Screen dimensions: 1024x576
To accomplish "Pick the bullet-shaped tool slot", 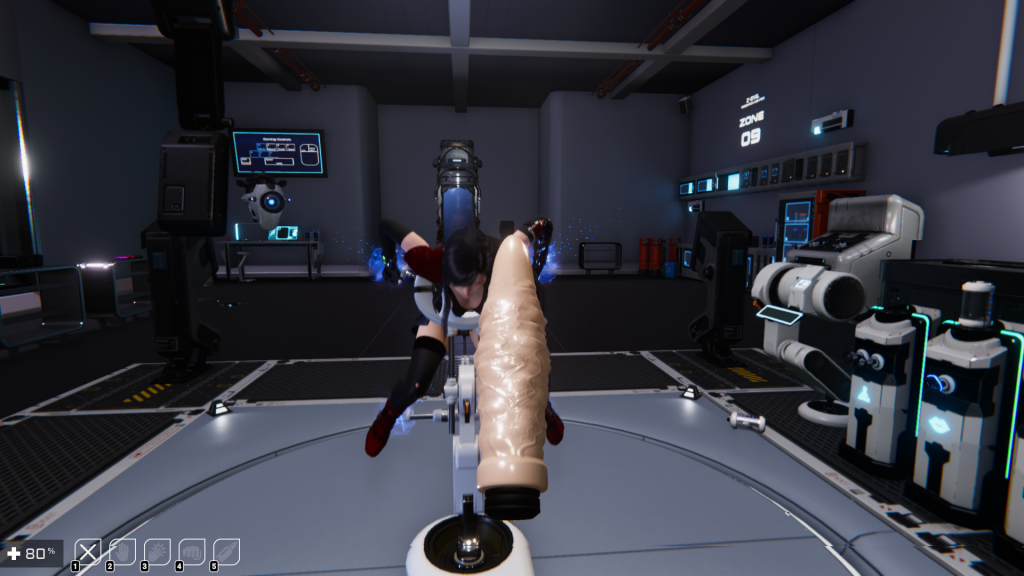I will (226, 551).
